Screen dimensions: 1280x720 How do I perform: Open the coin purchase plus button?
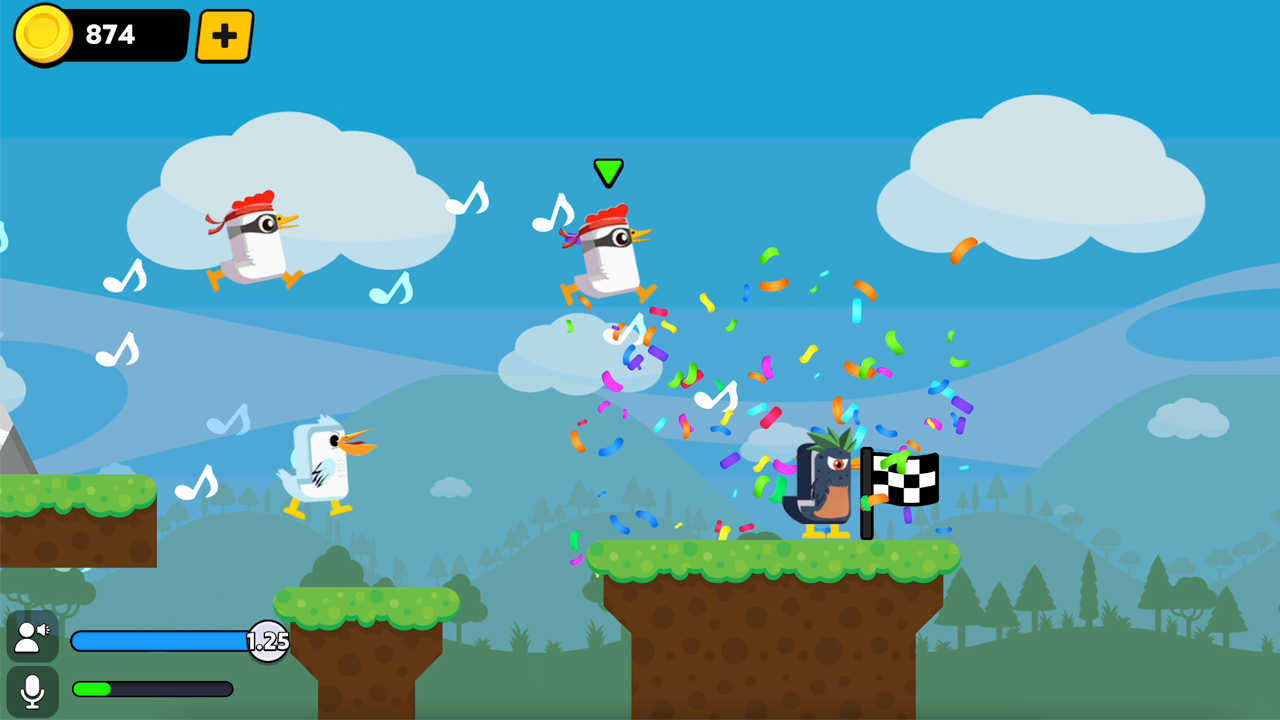222,35
